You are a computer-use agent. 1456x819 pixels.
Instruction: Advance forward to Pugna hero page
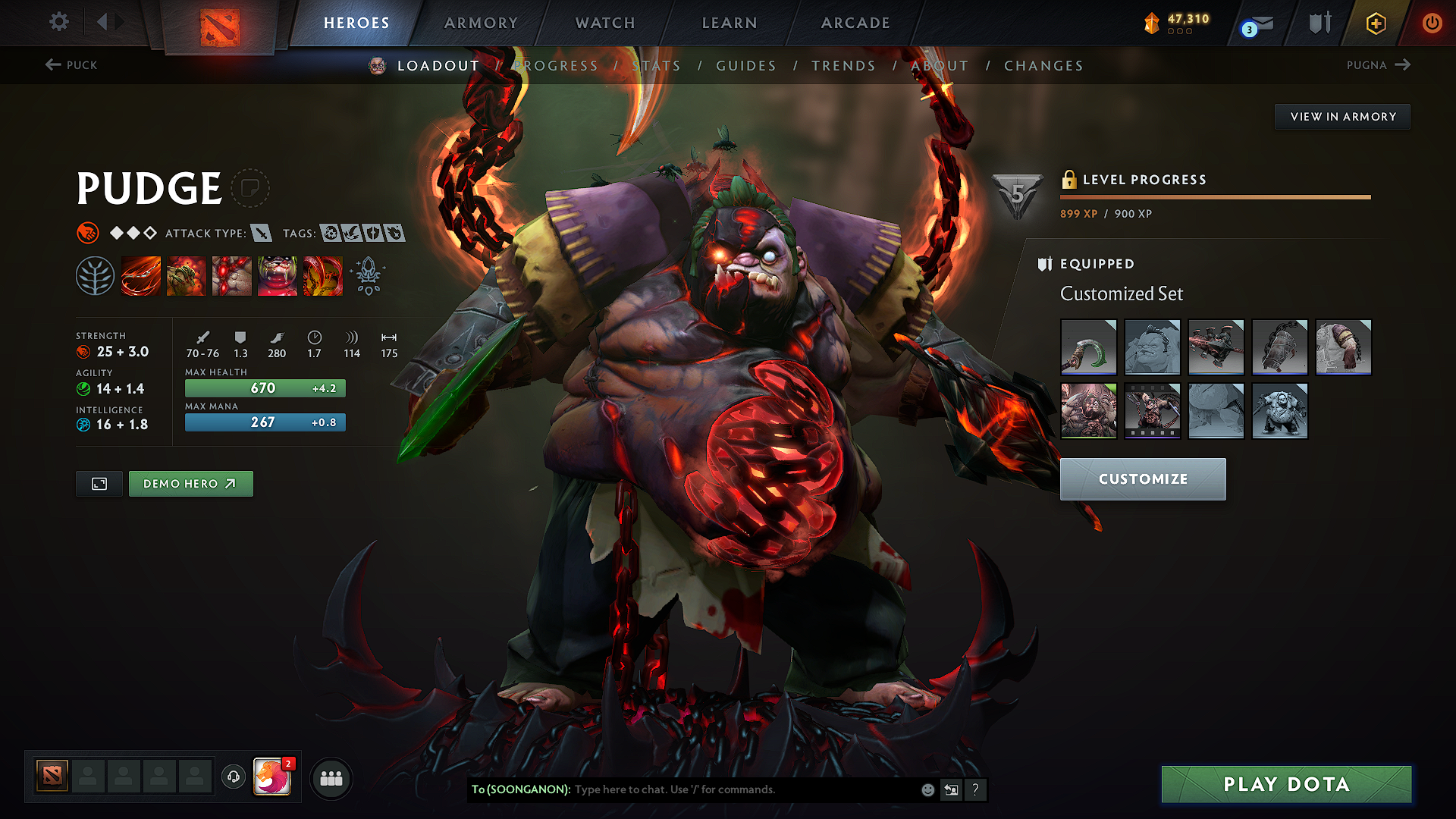coord(1379,65)
